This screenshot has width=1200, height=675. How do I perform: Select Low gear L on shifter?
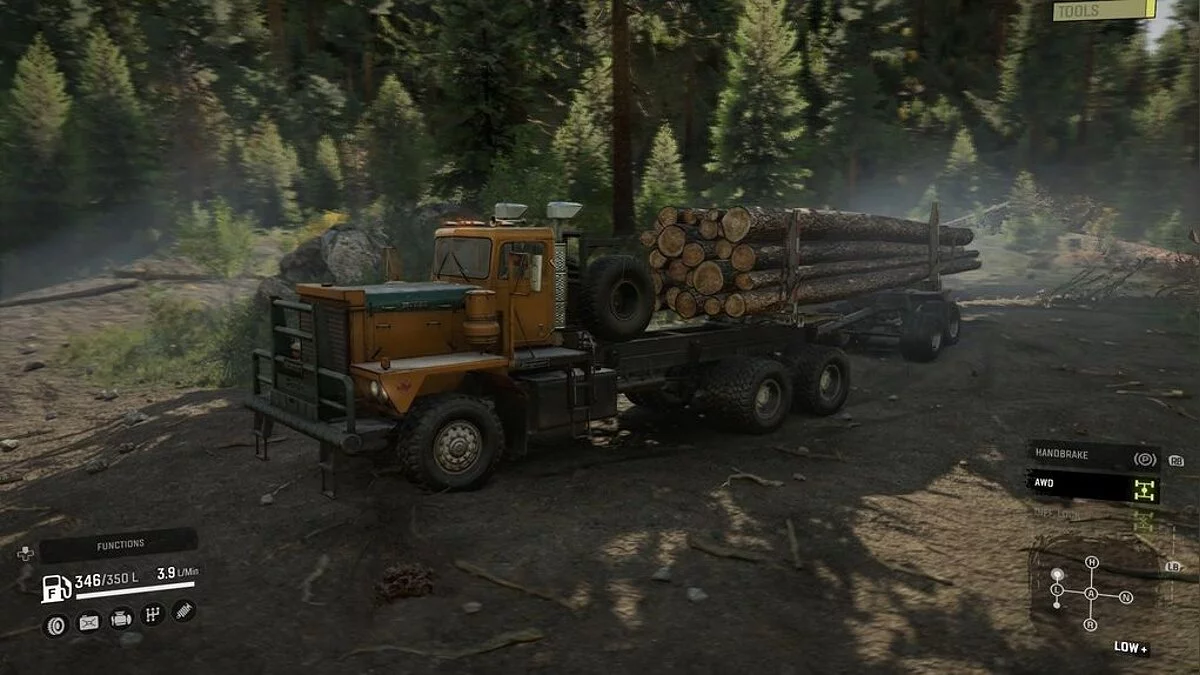pyautogui.click(x=1055, y=591)
